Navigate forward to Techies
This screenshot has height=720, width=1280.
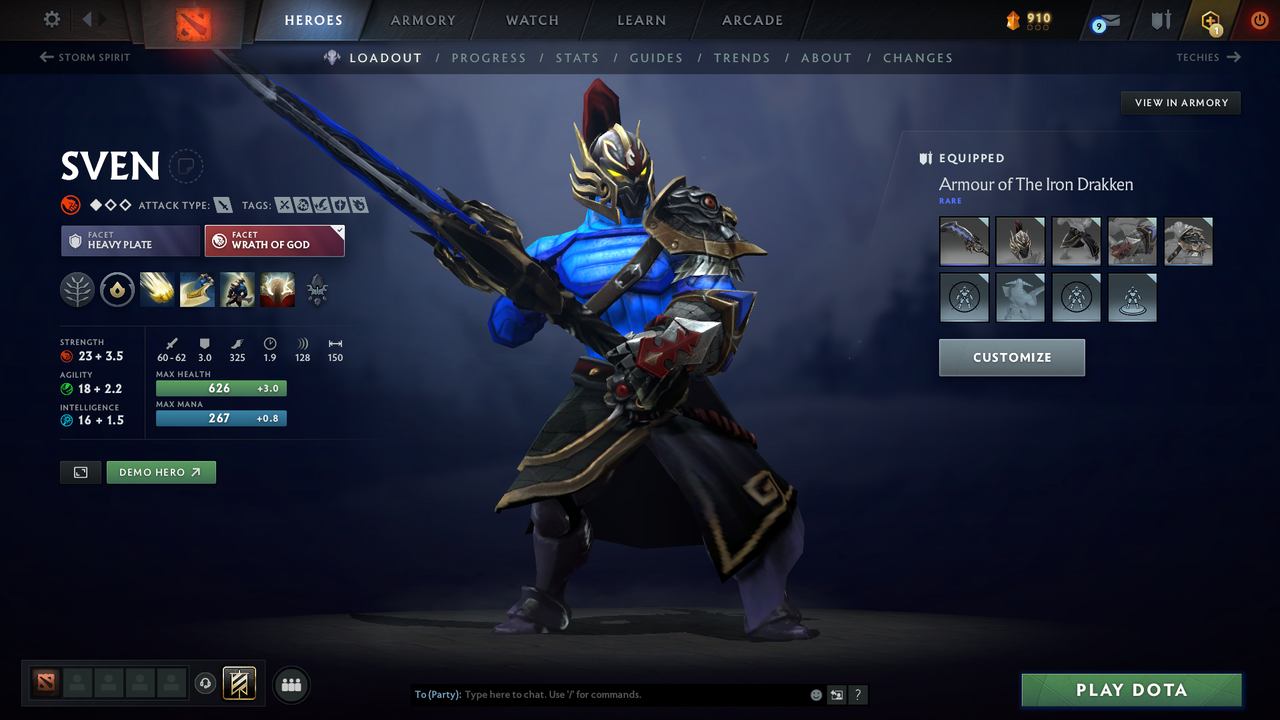tap(1207, 57)
